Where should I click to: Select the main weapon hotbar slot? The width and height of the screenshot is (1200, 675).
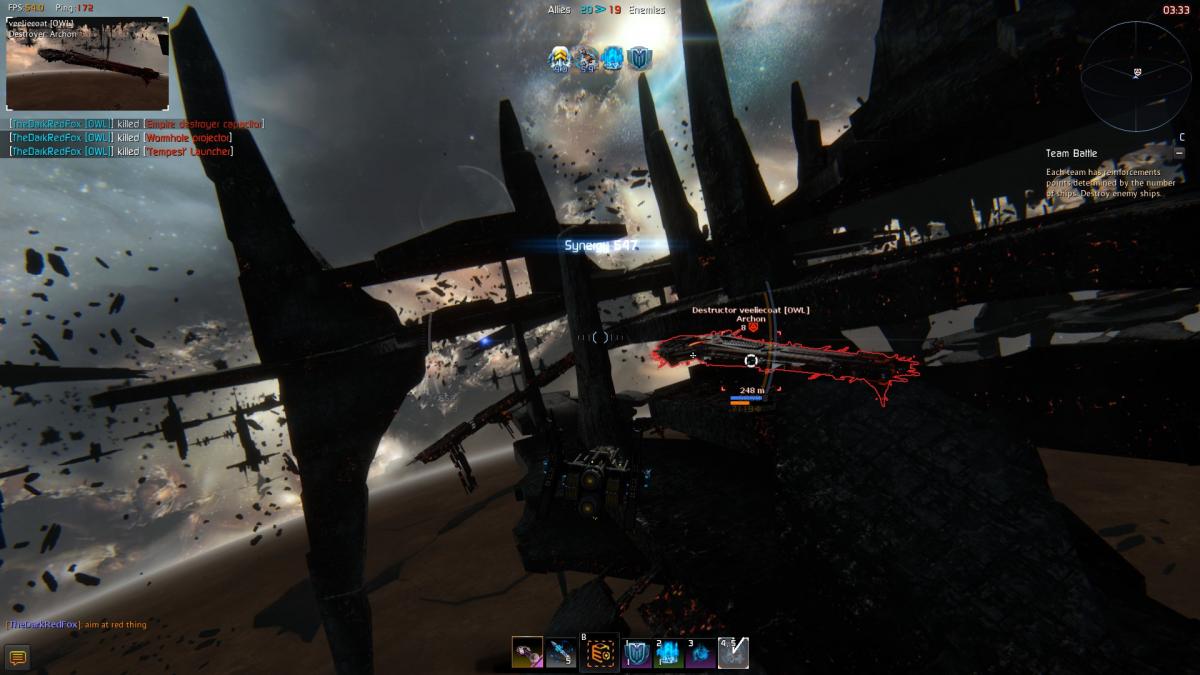[x=527, y=653]
